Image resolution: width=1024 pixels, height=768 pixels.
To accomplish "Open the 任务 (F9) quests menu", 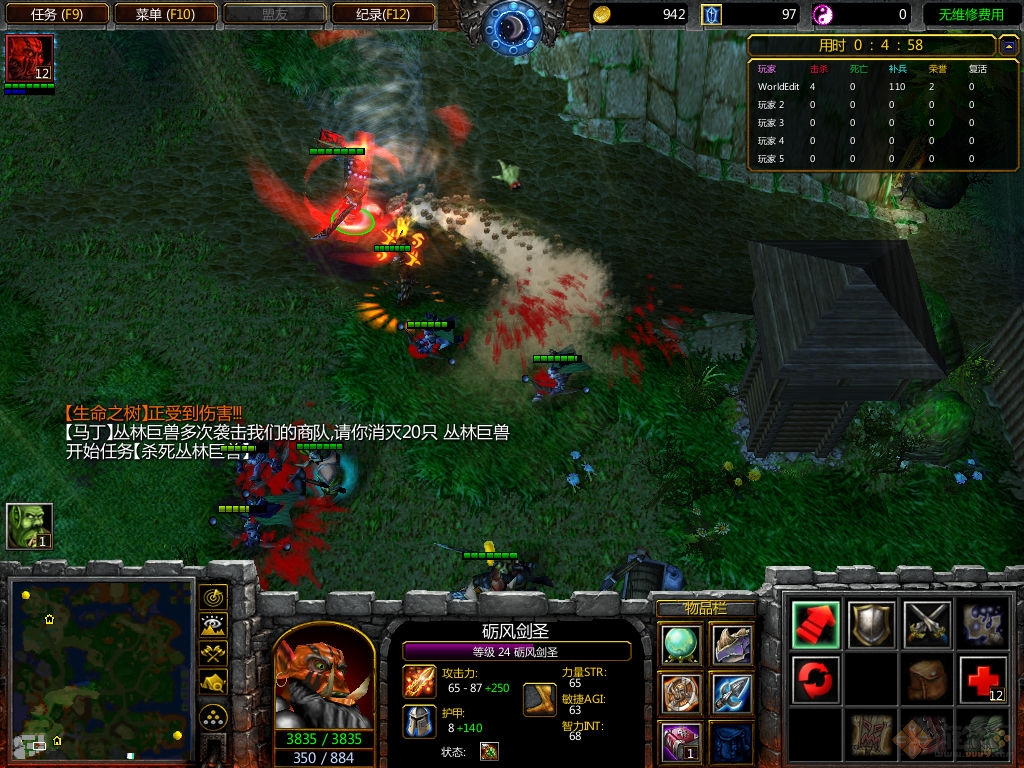I will pyautogui.click(x=55, y=14).
